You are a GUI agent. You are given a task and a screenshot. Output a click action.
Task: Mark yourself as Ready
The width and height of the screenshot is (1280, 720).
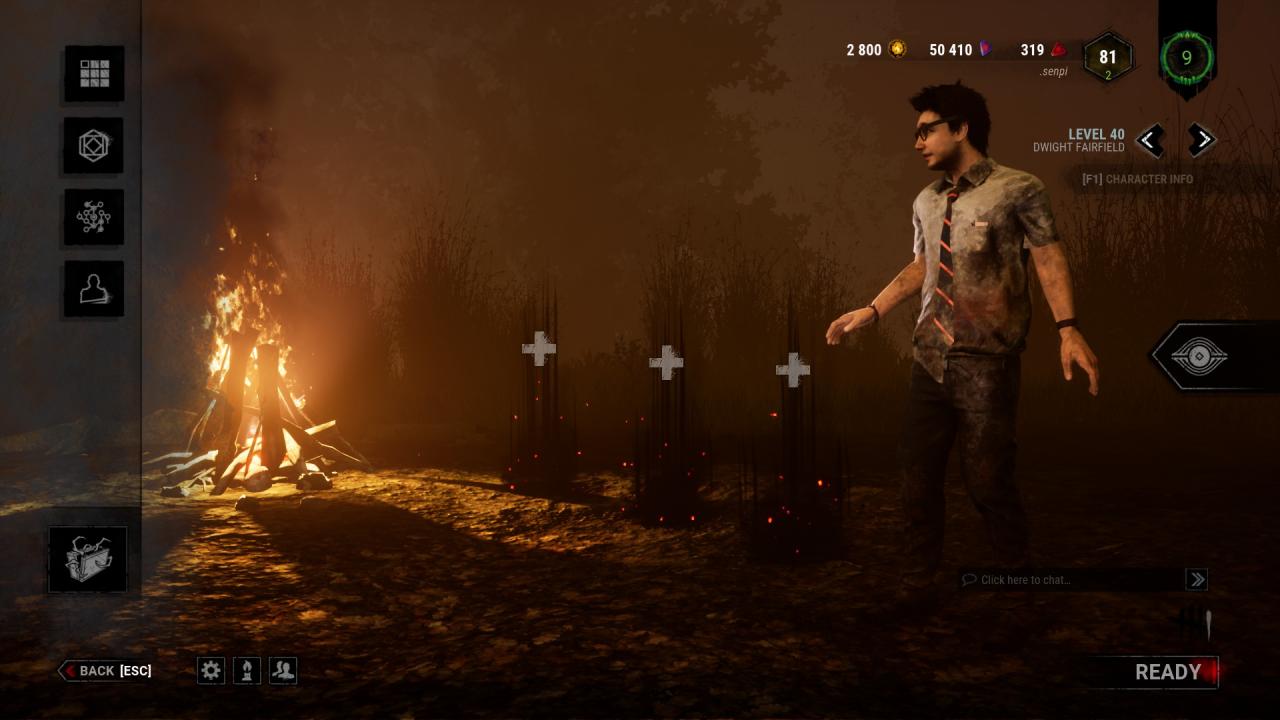tap(1167, 672)
